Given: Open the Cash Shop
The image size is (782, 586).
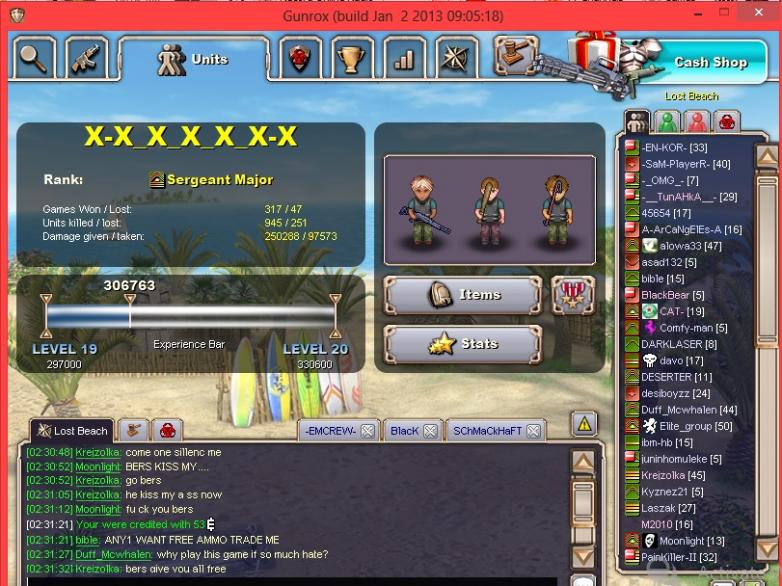Looking at the screenshot, I should tap(709, 62).
